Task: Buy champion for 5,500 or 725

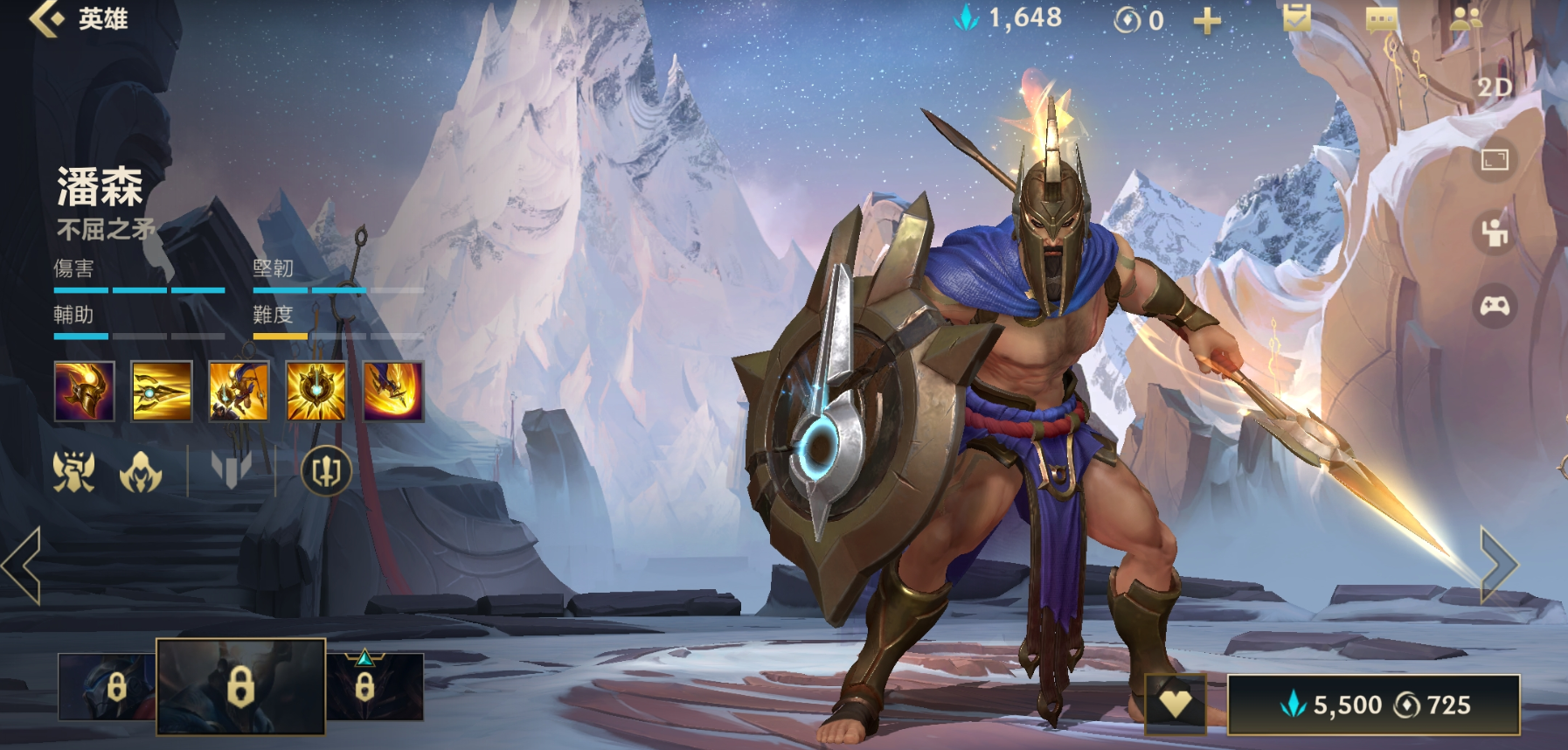Action: (1373, 705)
